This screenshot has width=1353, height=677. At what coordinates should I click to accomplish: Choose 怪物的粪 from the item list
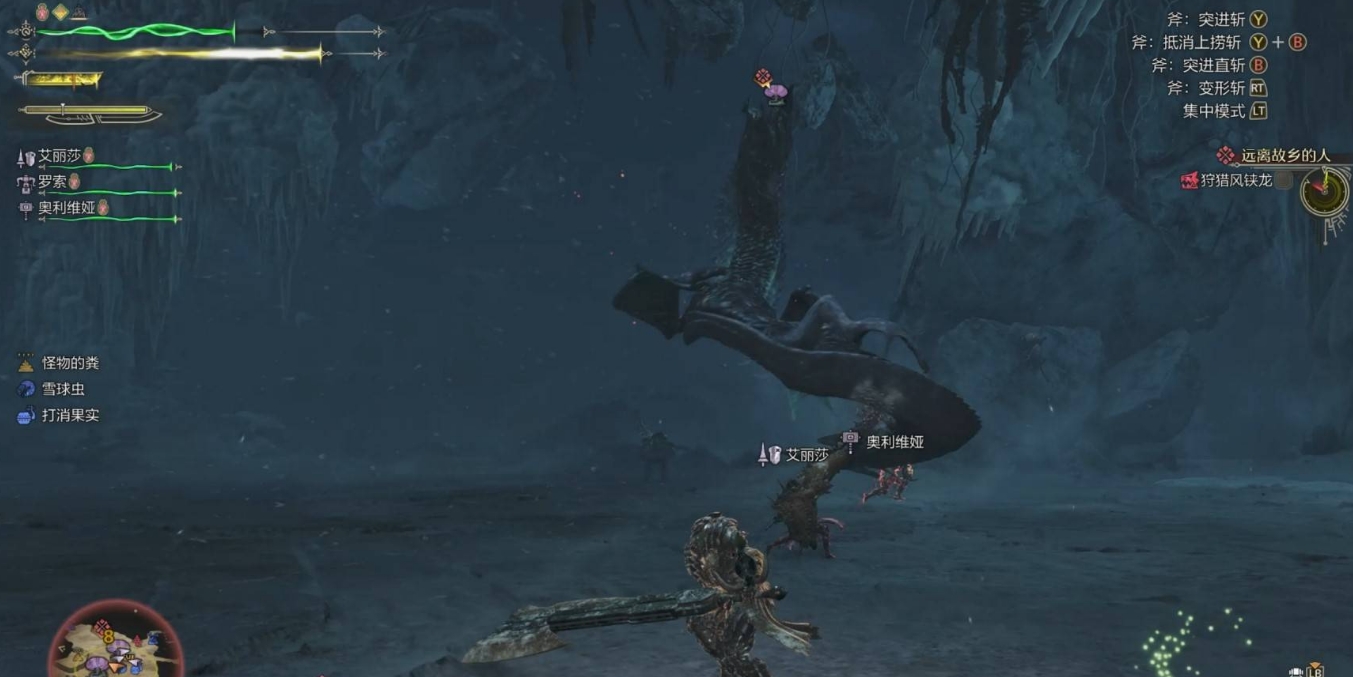(x=70, y=363)
